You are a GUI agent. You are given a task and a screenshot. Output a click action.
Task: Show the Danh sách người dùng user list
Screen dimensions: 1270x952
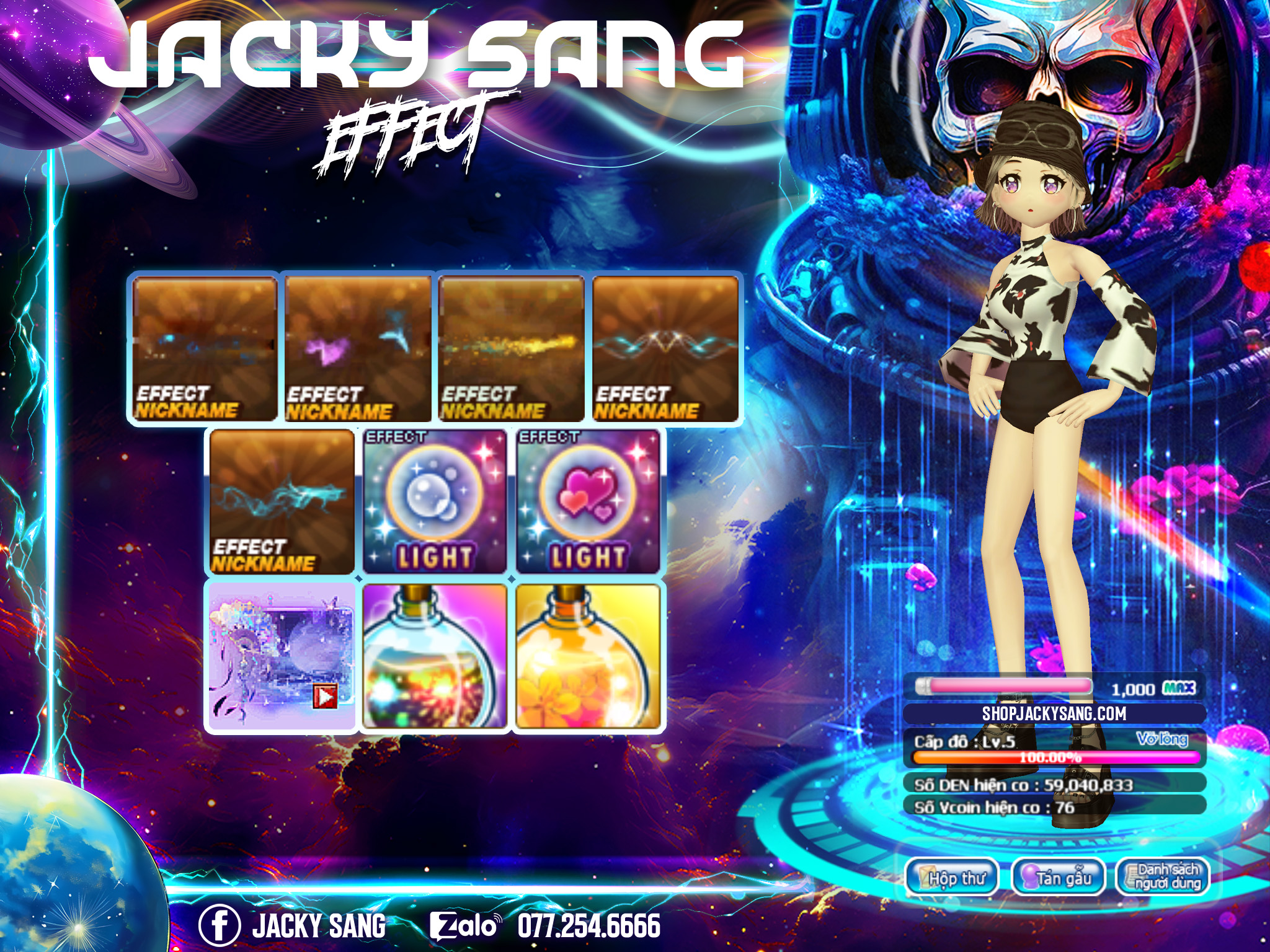1163,877
